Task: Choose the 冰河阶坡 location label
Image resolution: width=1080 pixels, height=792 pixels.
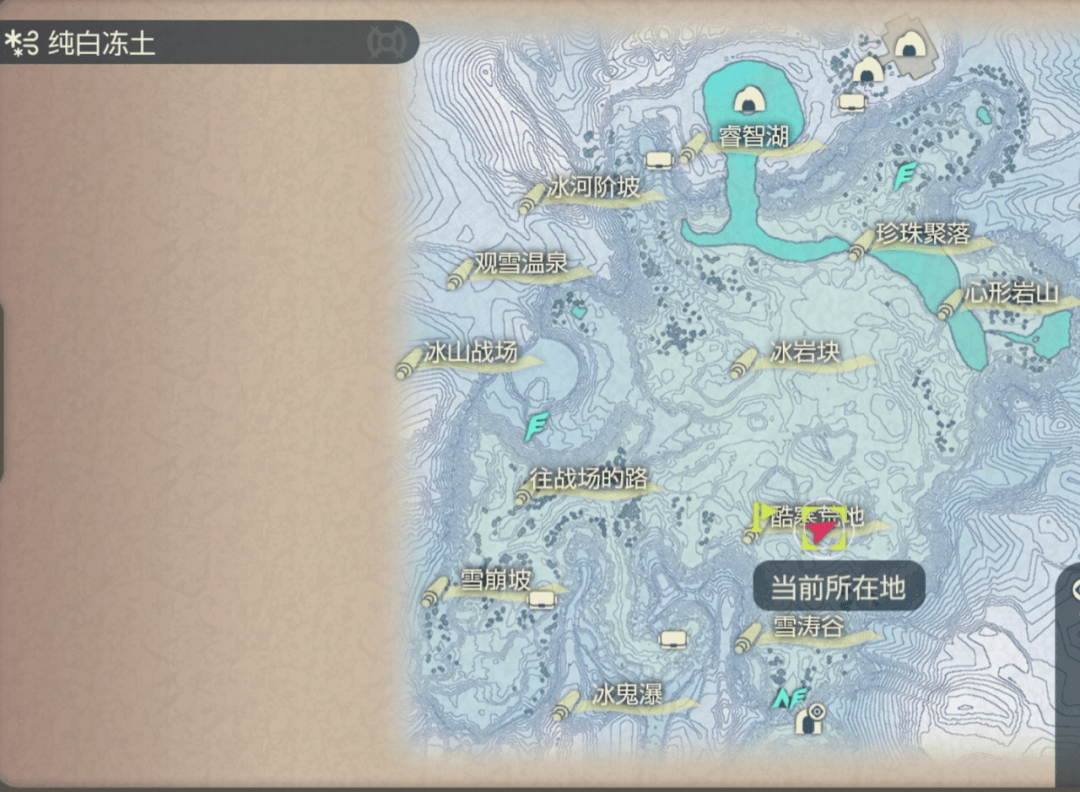Action: tap(593, 189)
